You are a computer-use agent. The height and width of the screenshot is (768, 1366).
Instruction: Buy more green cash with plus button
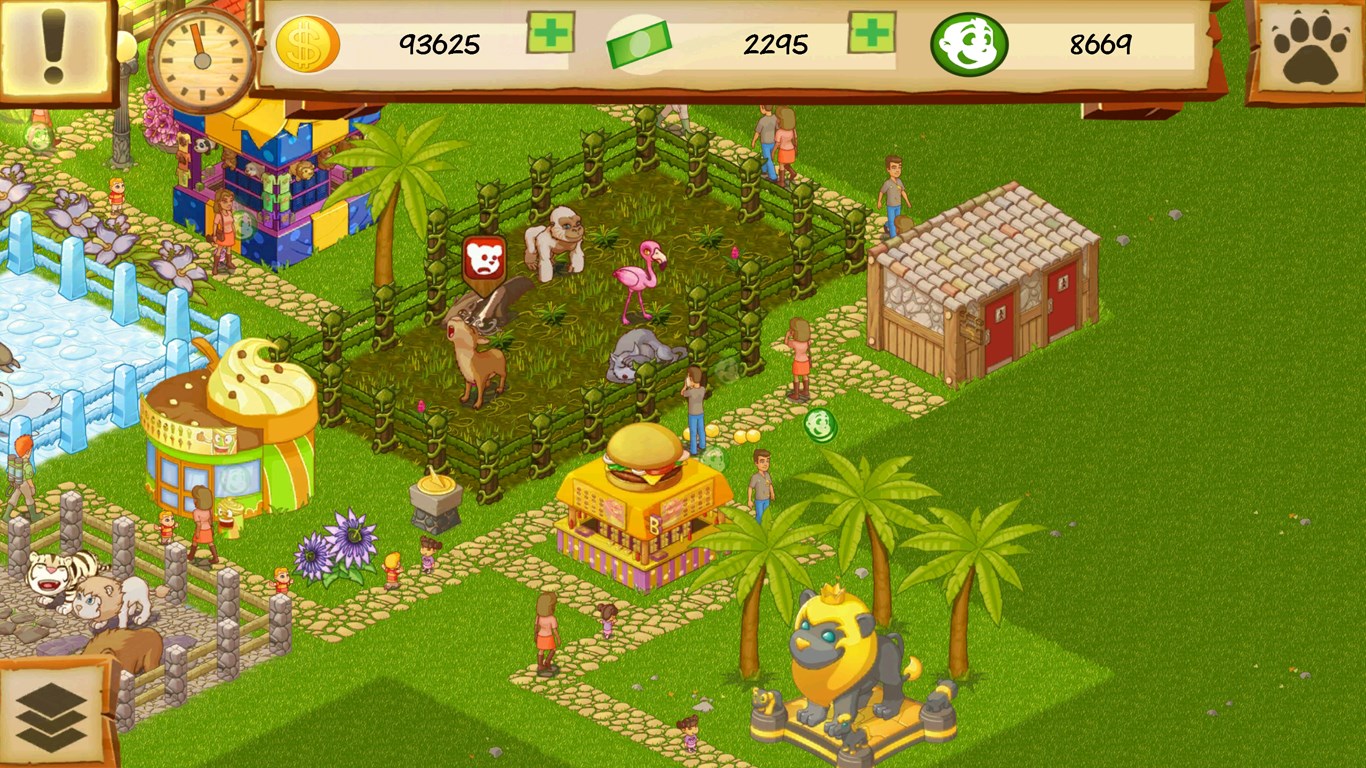pyautogui.click(x=871, y=33)
